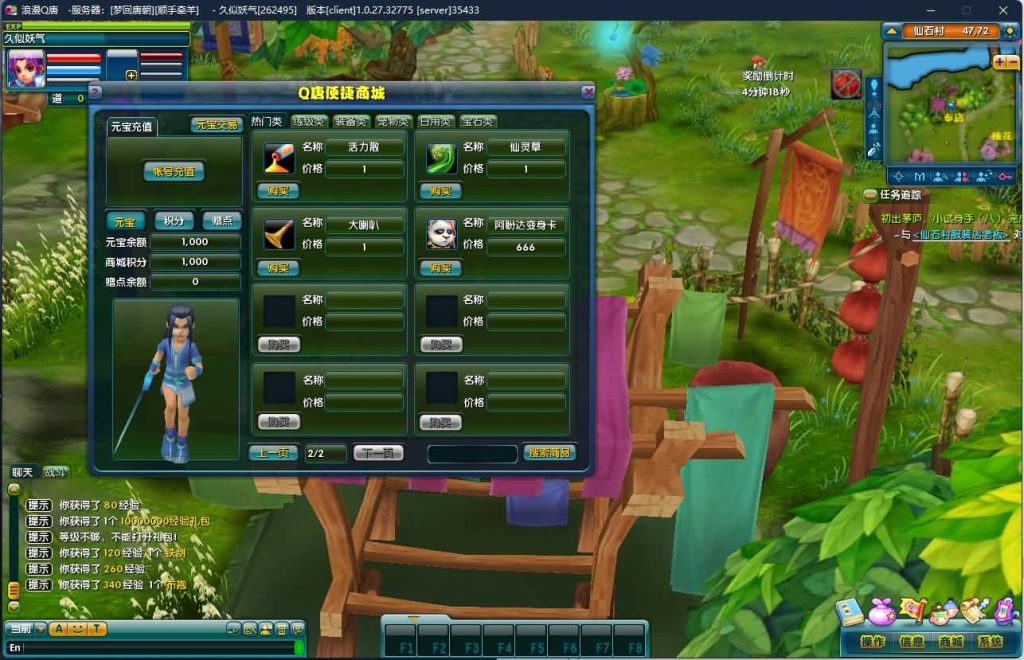Select the 大喇叭 horn item icon
The width and height of the screenshot is (1024, 660).
279,234
